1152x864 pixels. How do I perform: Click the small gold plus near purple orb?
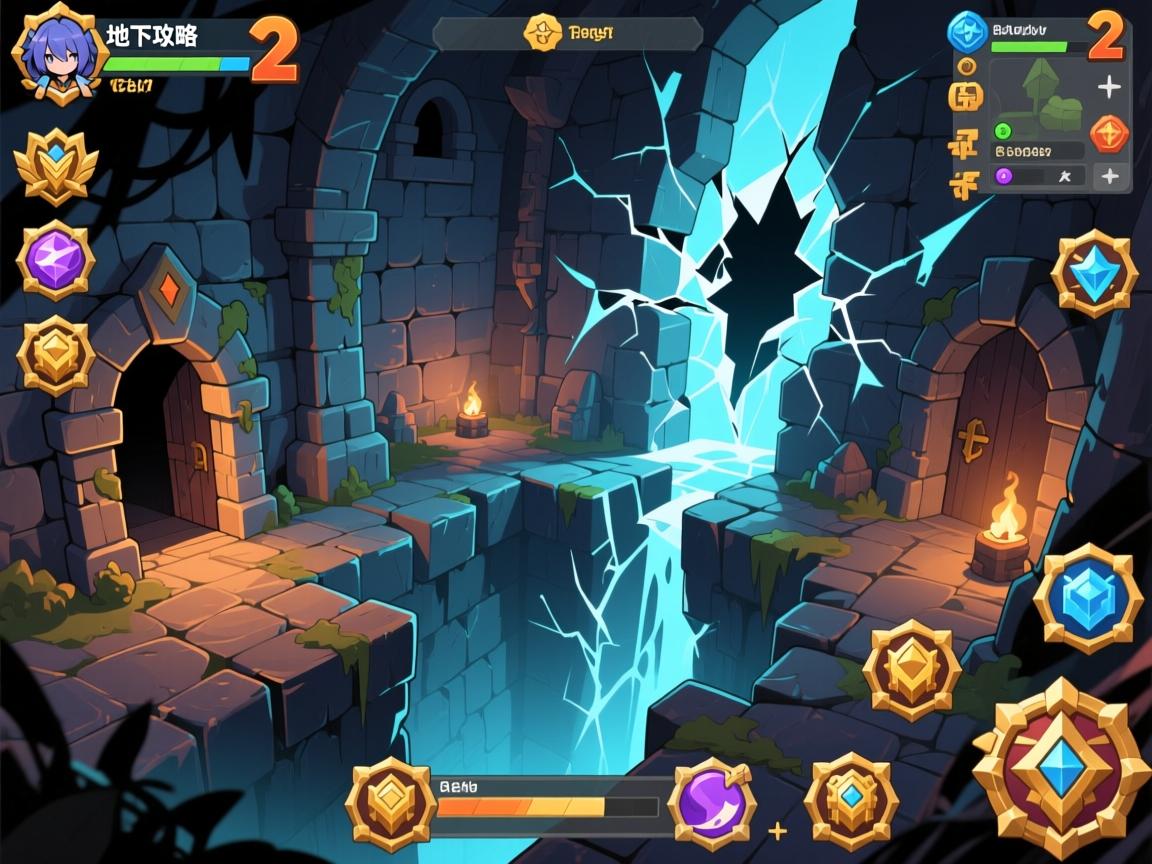tap(776, 831)
